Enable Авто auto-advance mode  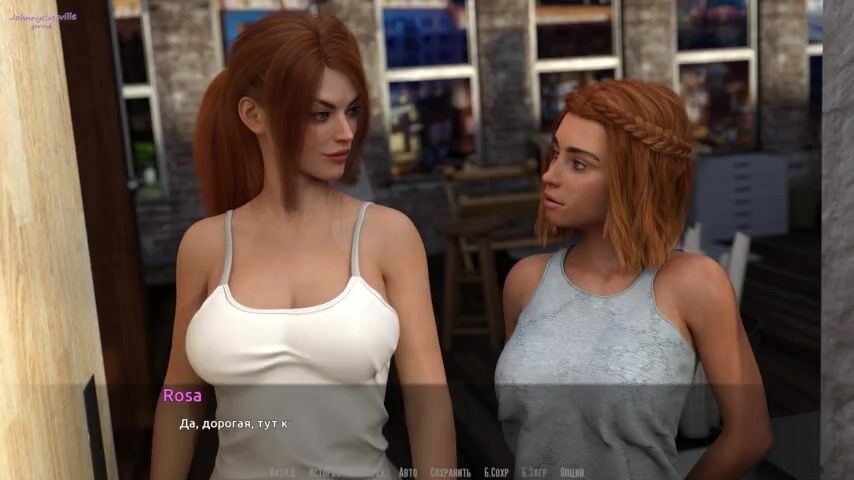pos(408,472)
